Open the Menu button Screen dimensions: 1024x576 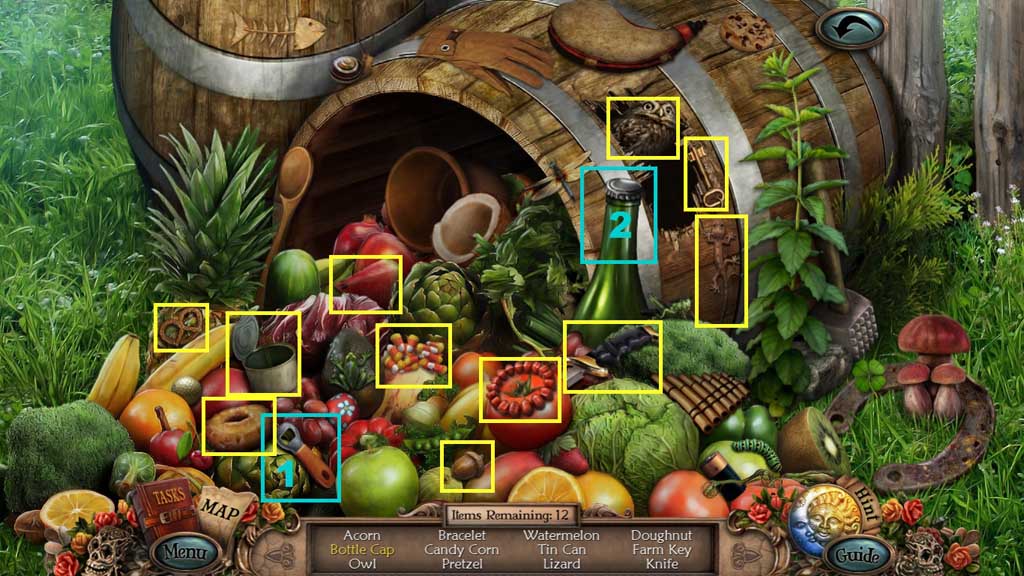pos(185,550)
